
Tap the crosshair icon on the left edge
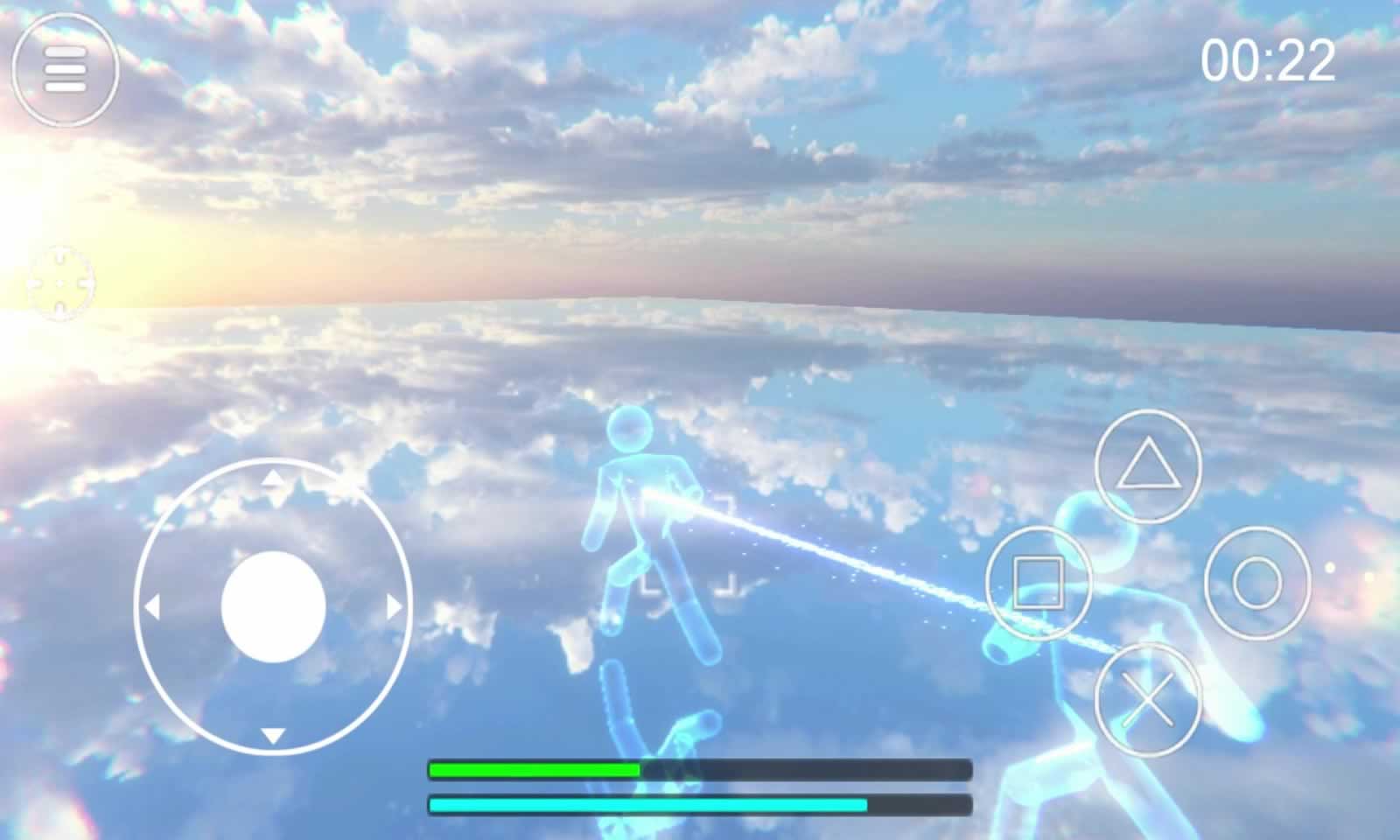59,283
